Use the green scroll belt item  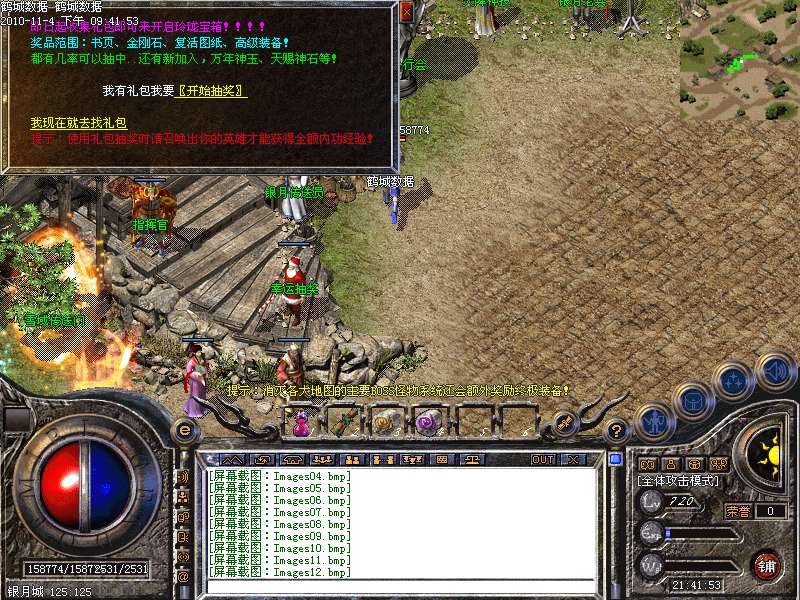click(343, 423)
